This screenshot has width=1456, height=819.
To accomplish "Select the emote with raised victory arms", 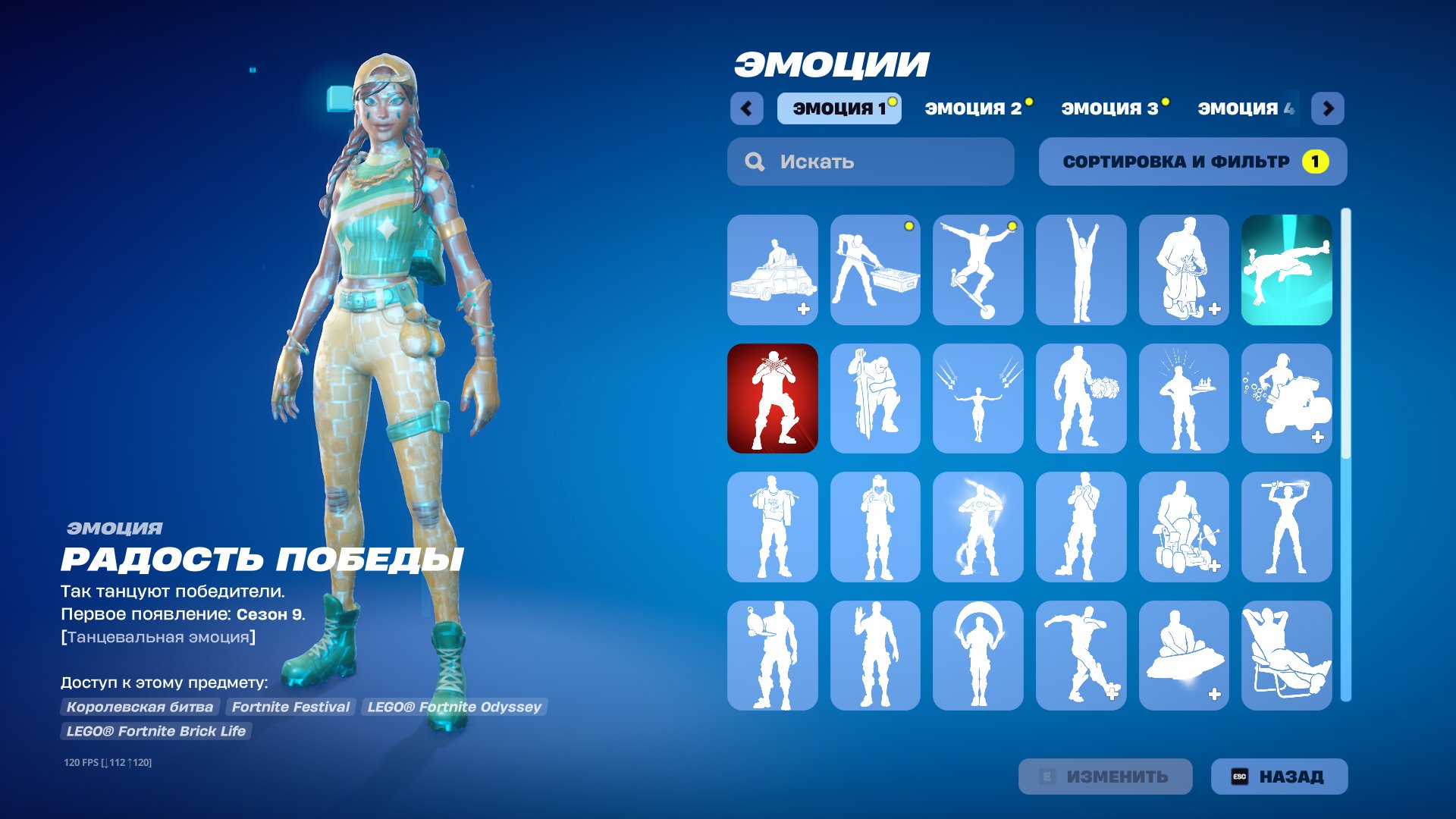I will (1081, 269).
